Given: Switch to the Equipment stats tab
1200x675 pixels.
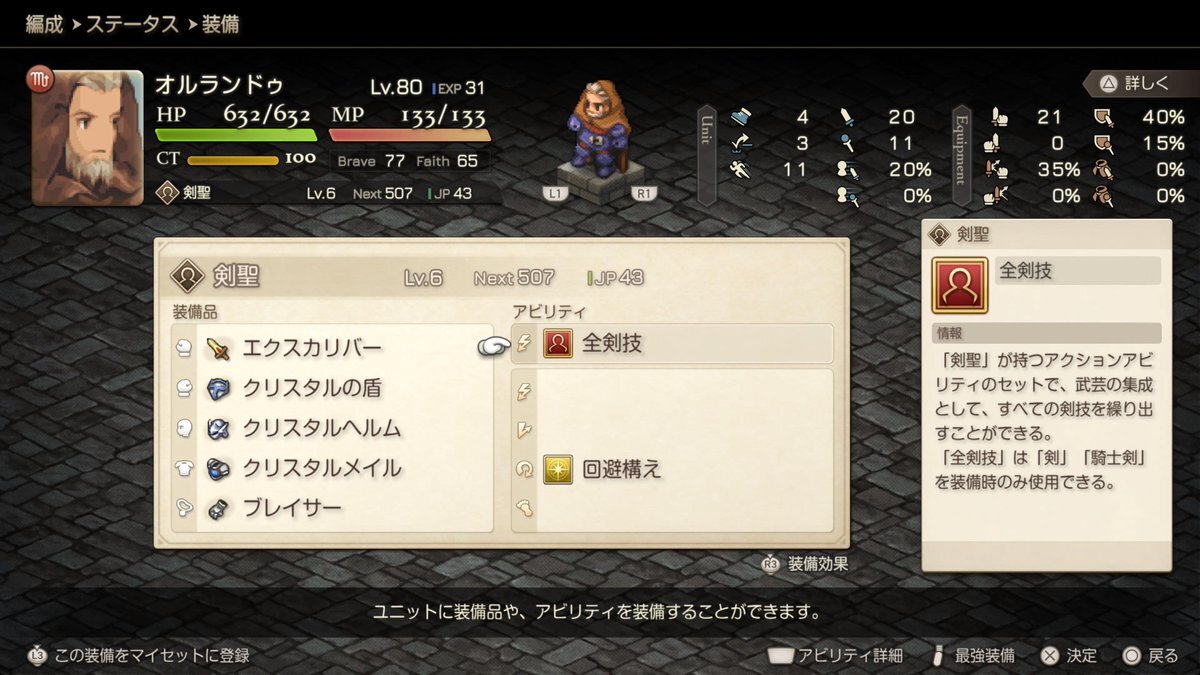Looking at the screenshot, I should [961, 155].
